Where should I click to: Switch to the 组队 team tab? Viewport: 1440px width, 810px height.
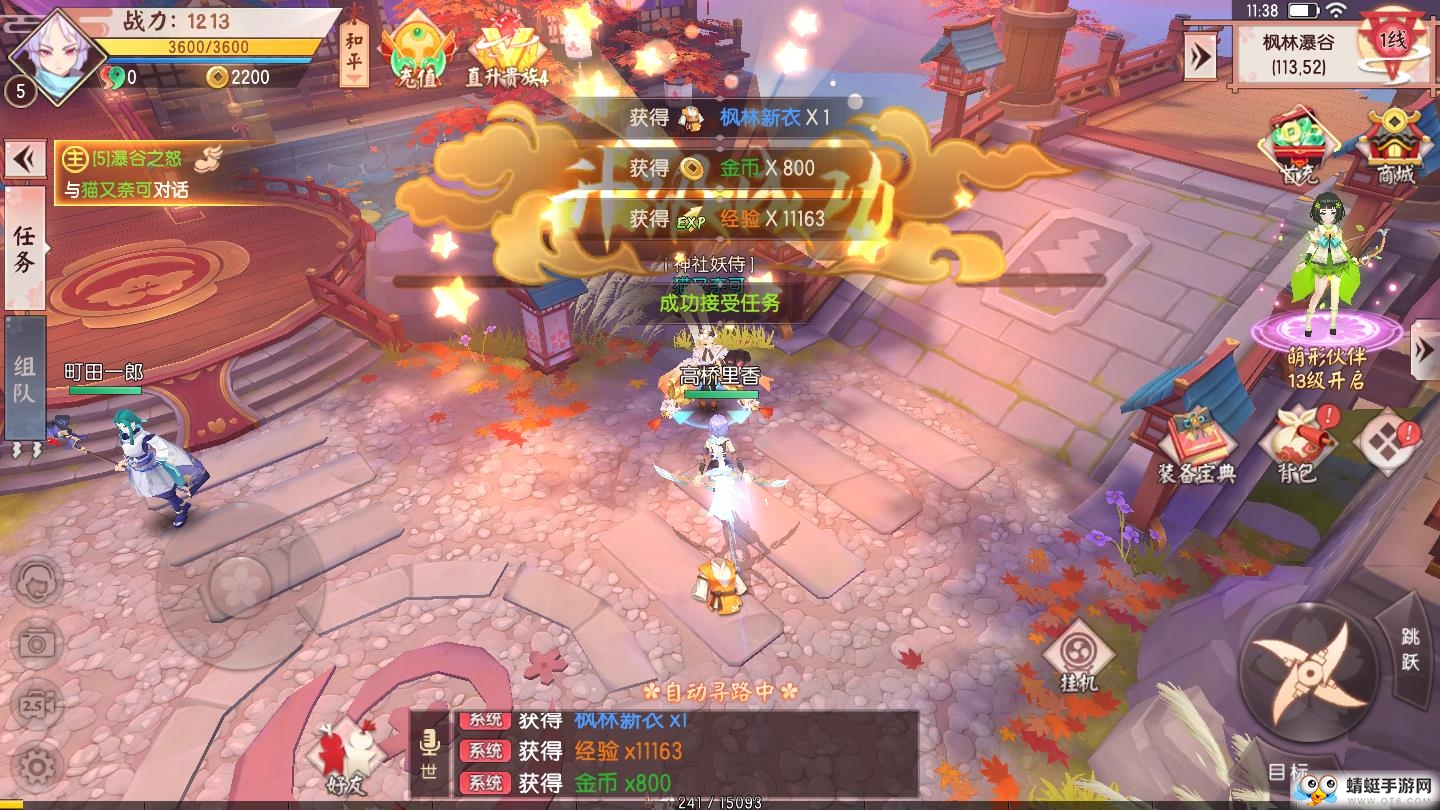click(x=25, y=378)
